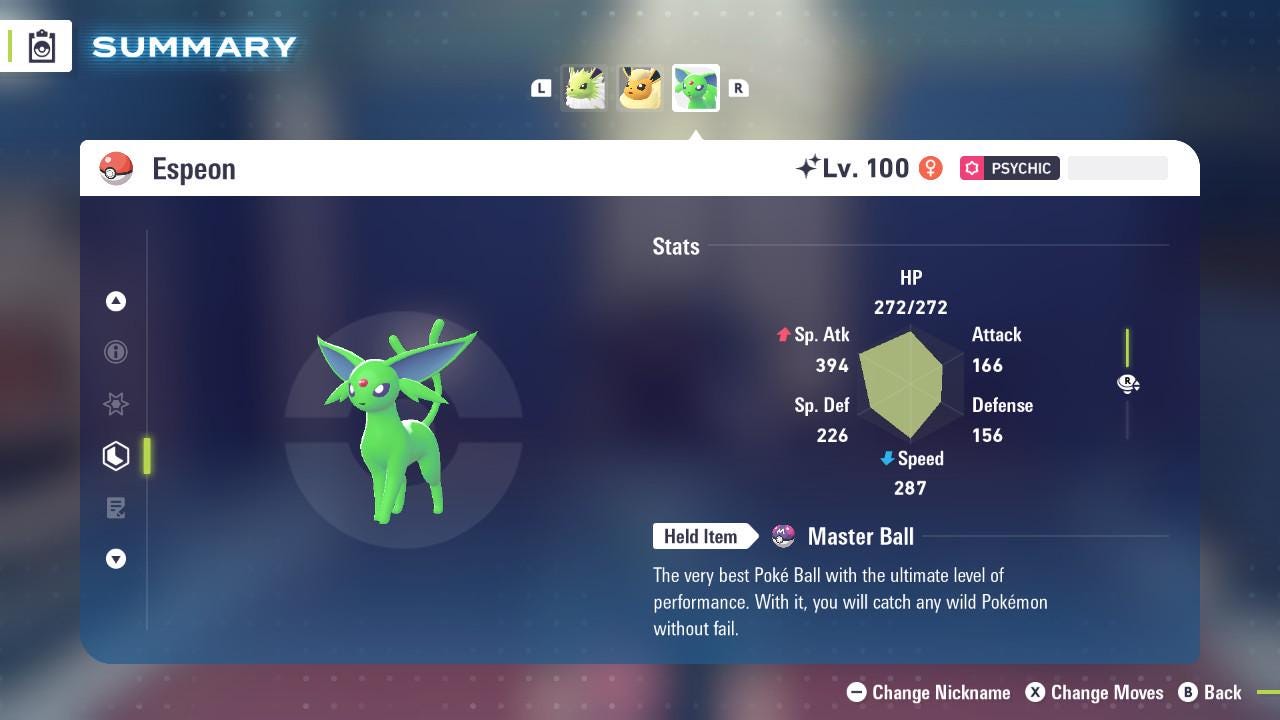Click the female gender symbol

(x=930, y=168)
